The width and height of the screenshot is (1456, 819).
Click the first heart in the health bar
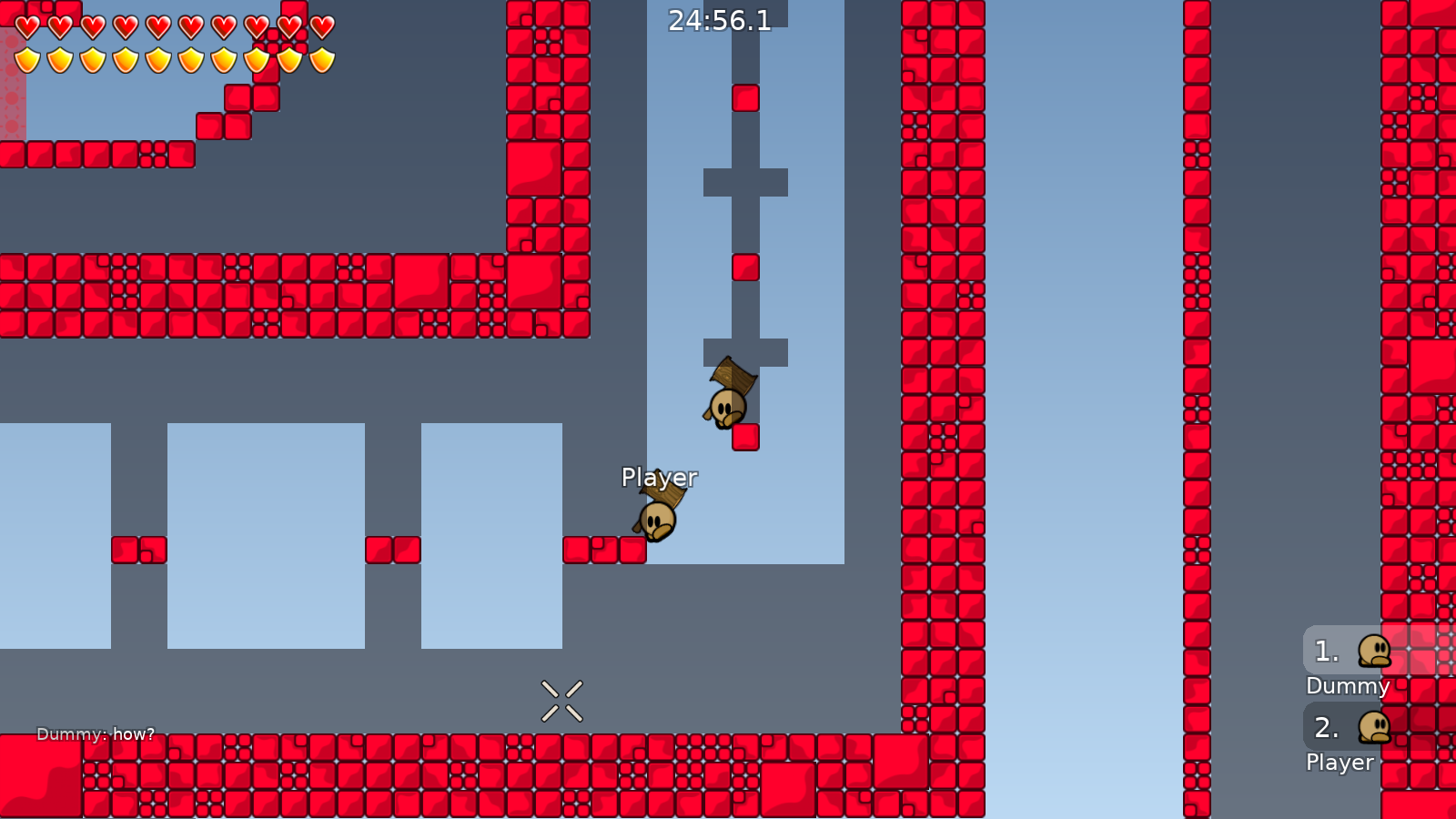(x=25, y=25)
